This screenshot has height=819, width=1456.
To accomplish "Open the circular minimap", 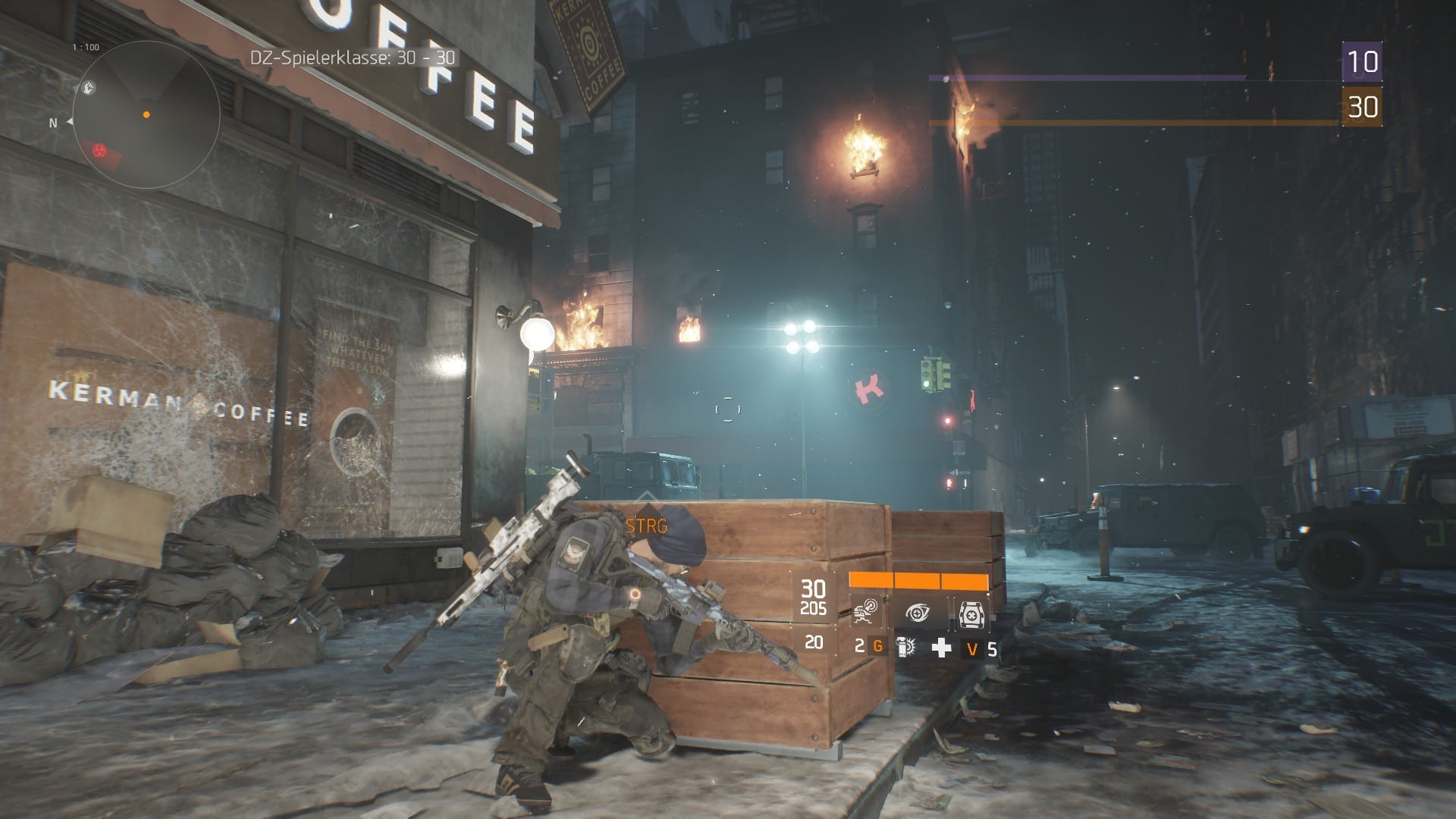I will click(146, 114).
